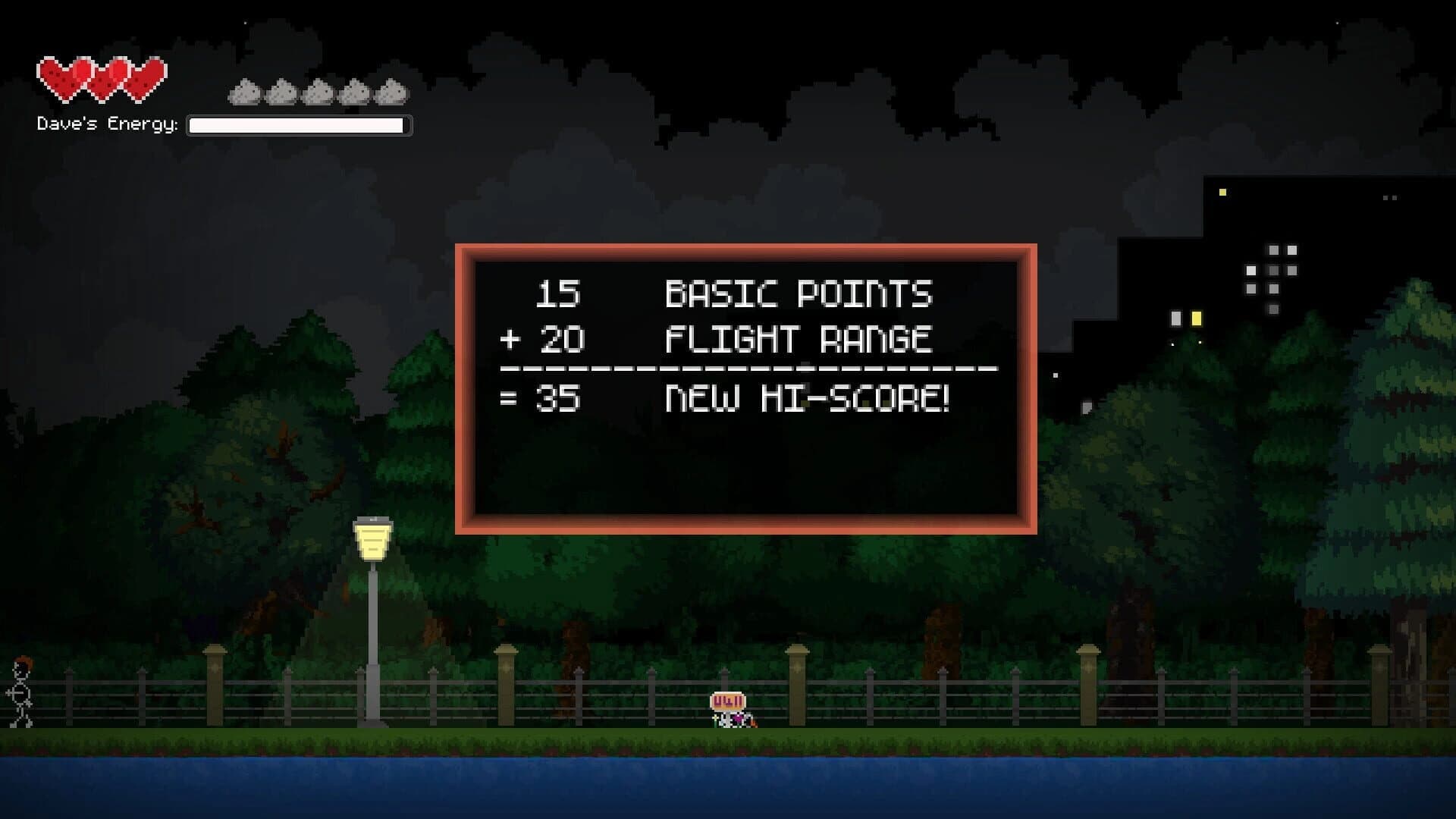Screen dimensions: 1456x819
Task: Select the third poop icon in the row
Action: [318, 93]
